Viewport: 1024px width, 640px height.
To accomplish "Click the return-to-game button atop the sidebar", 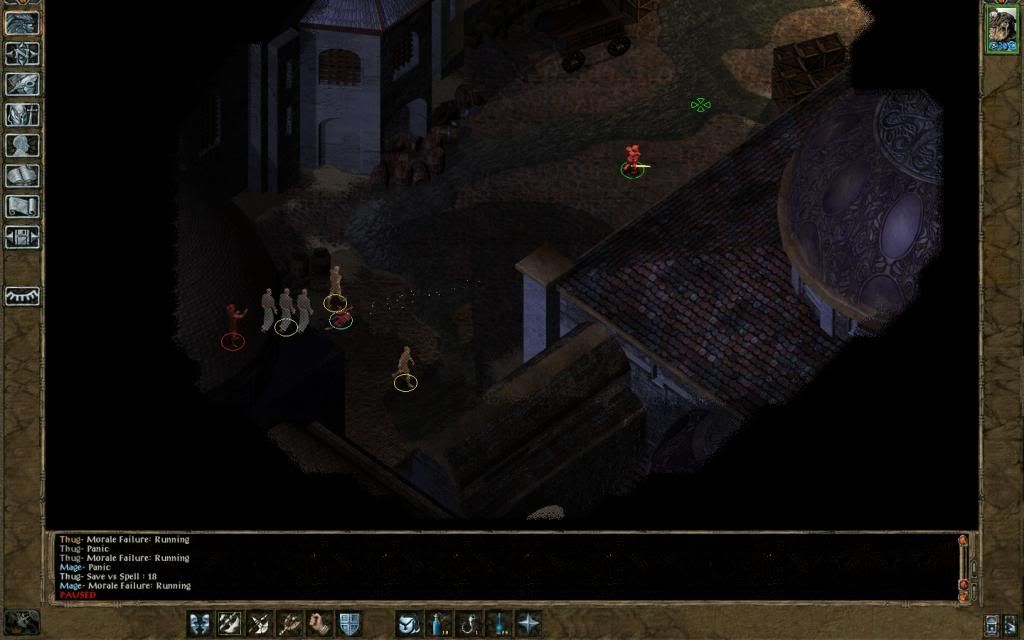I will tap(22, 23).
